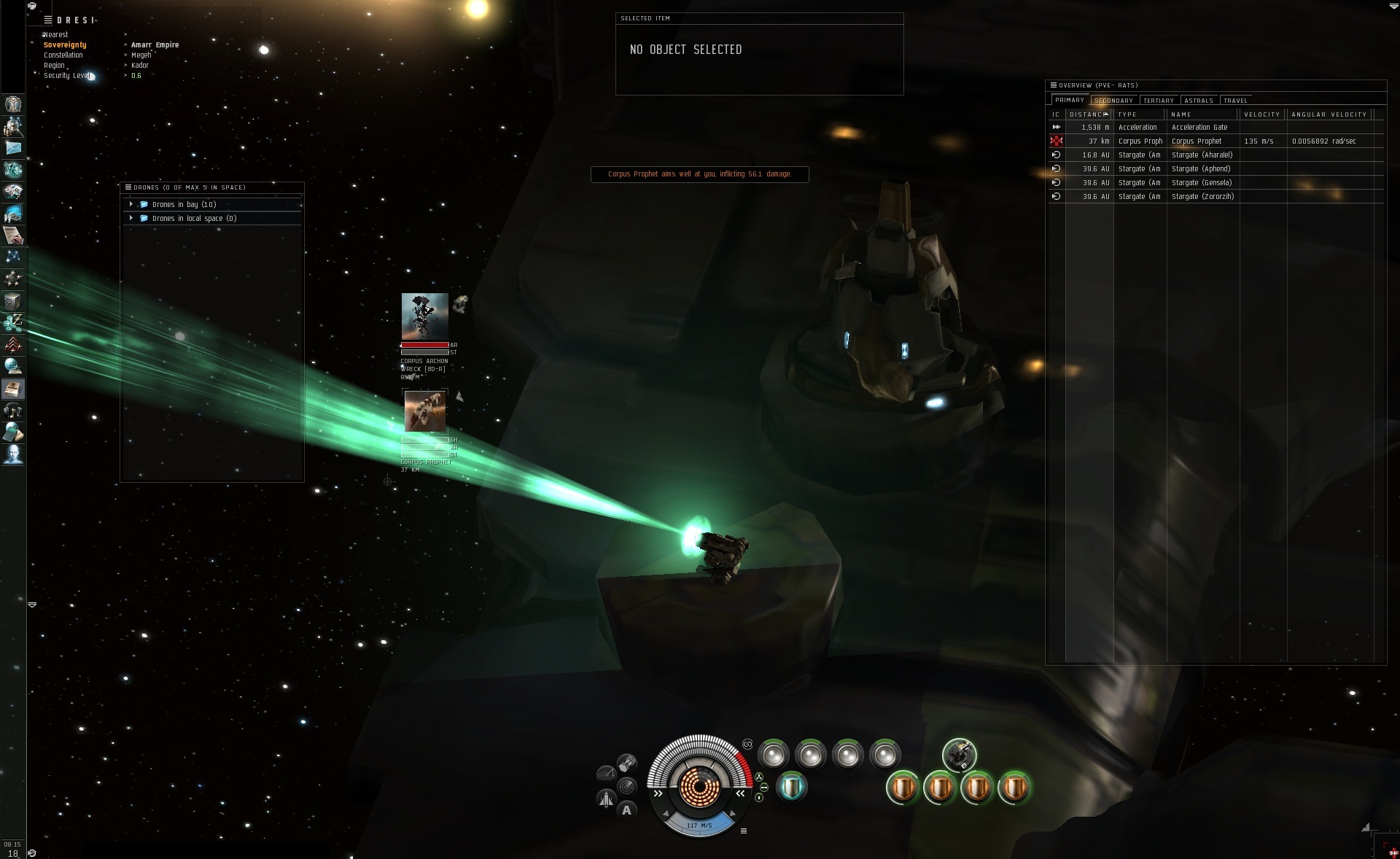The width and height of the screenshot is (1400, 859).
Task: Open the cargo hold button near capacitor
Action: 626,763
